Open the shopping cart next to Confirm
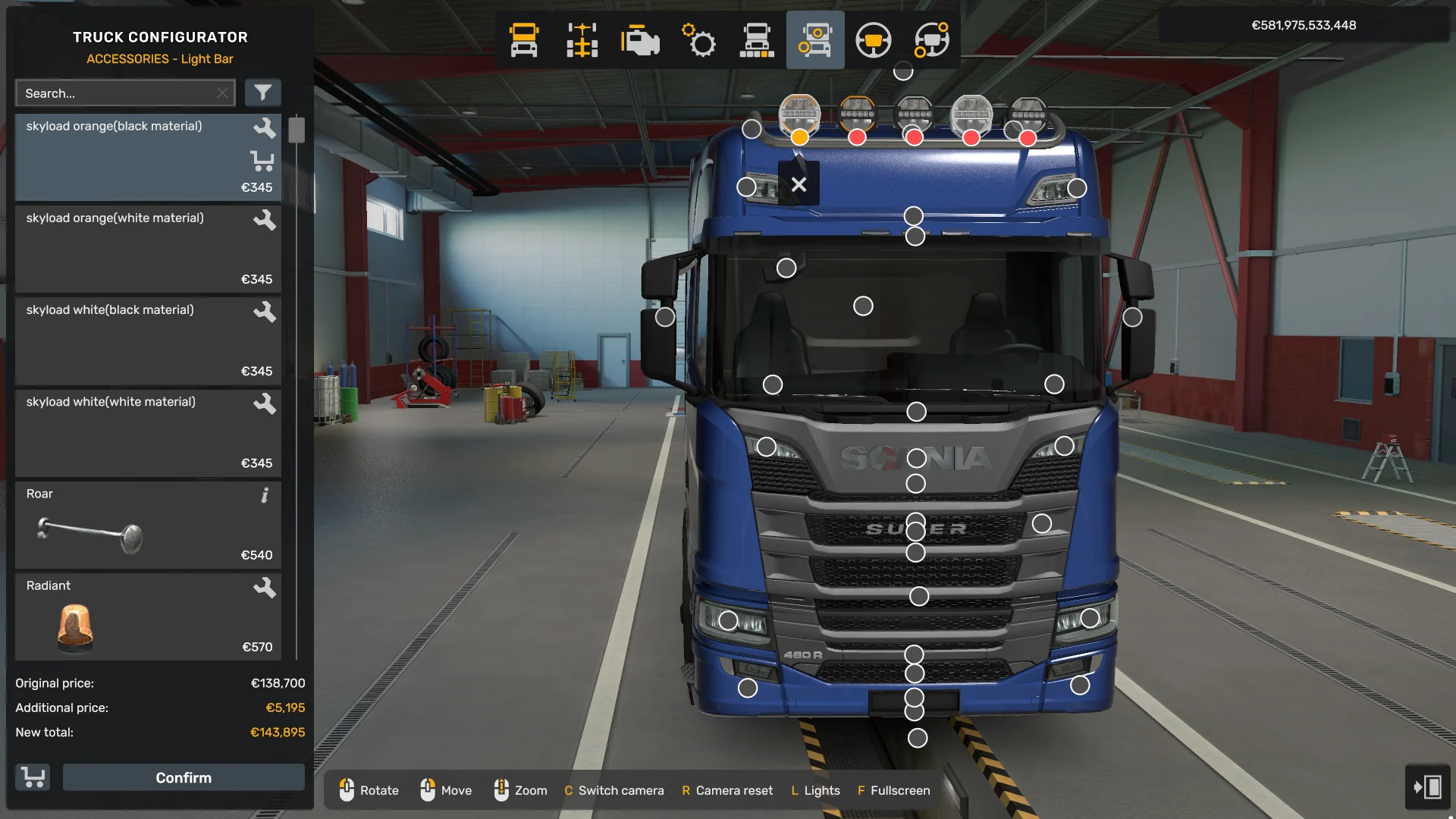This screenshot has height=819, width=1456. [x=33, y=777]
